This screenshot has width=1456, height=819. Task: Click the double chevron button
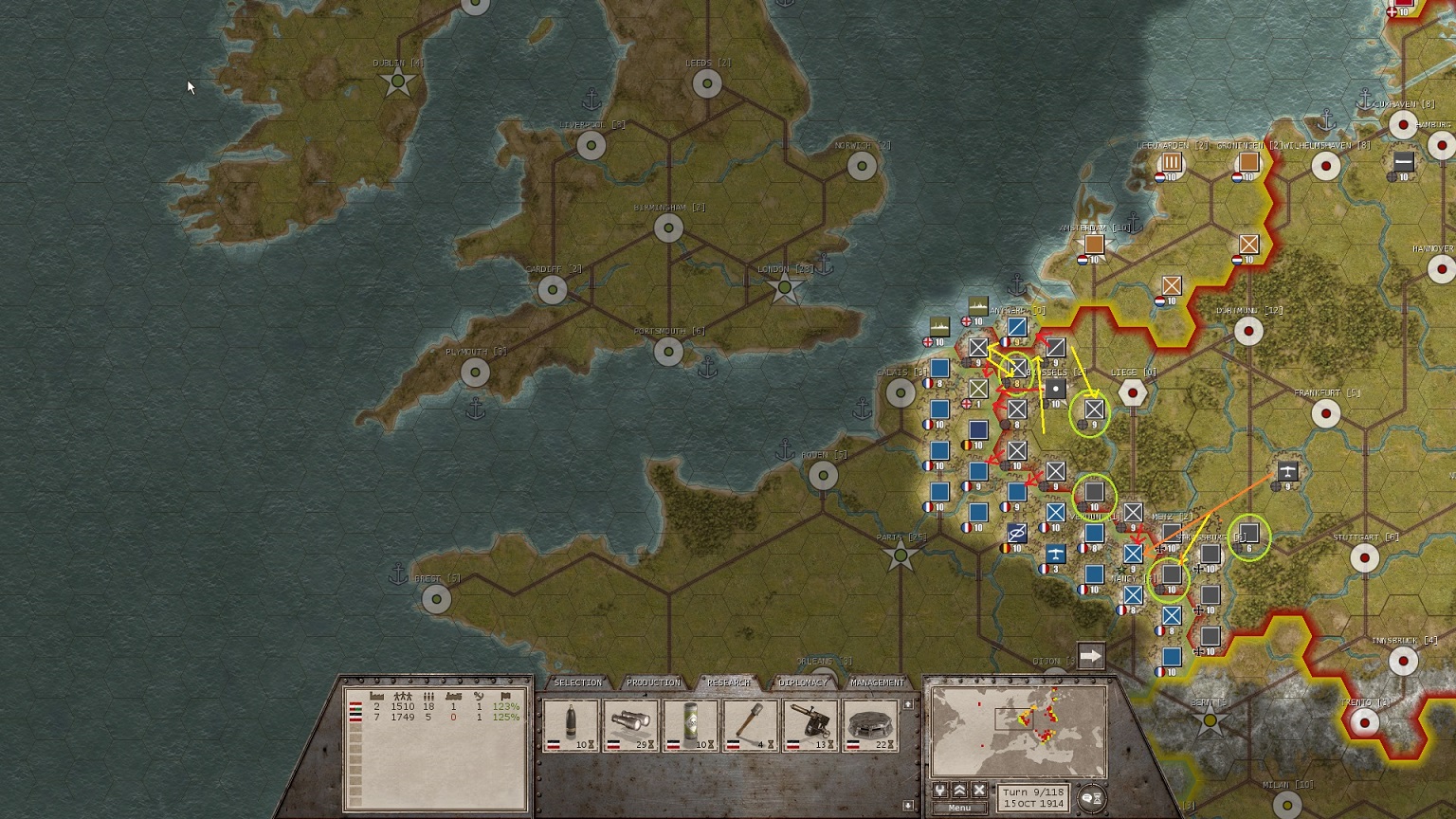[x=959, y=791]
